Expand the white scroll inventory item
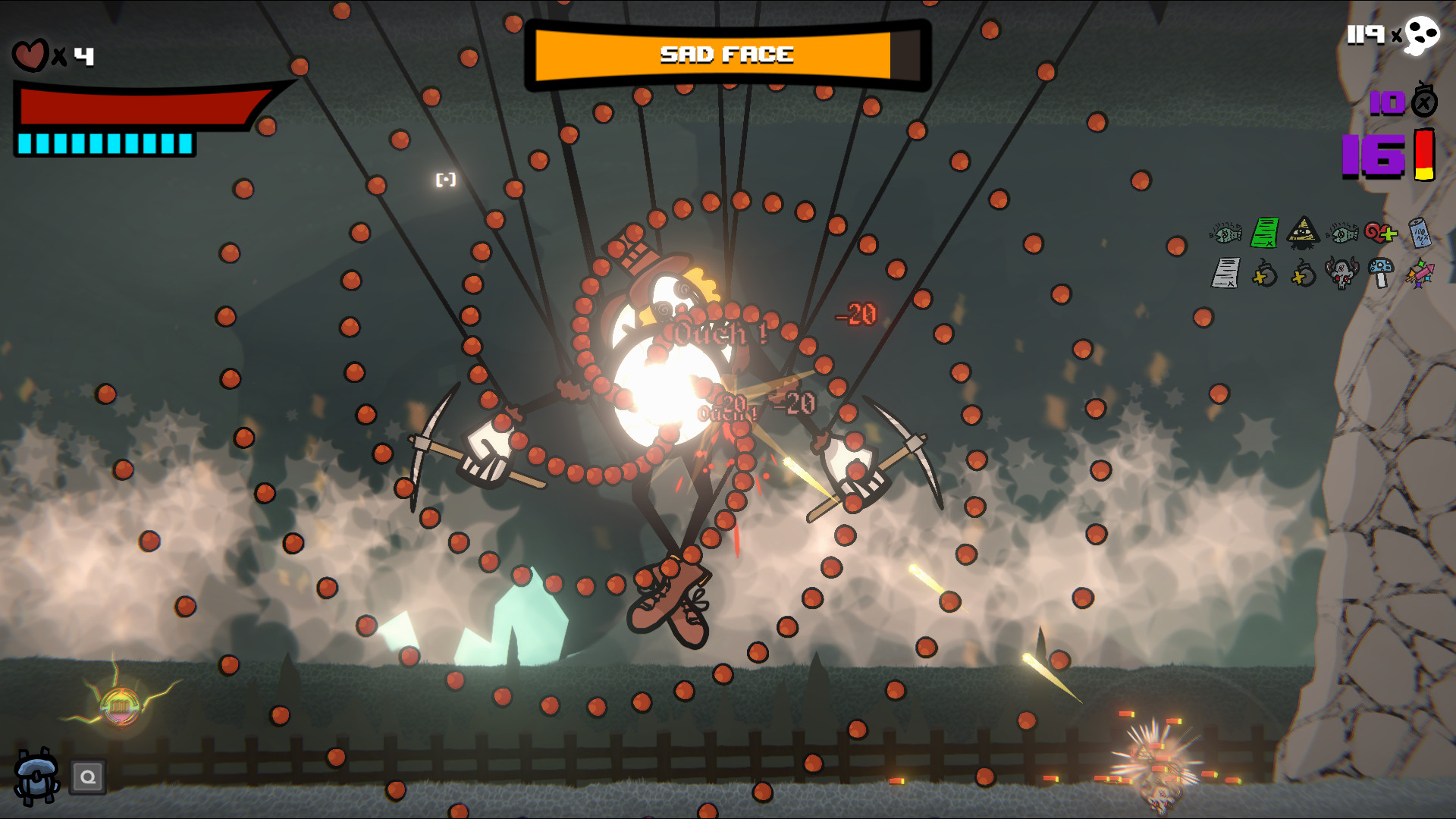Image resolution: width=1456 pixels, height=819 pixels. [x=1225, y=275]
